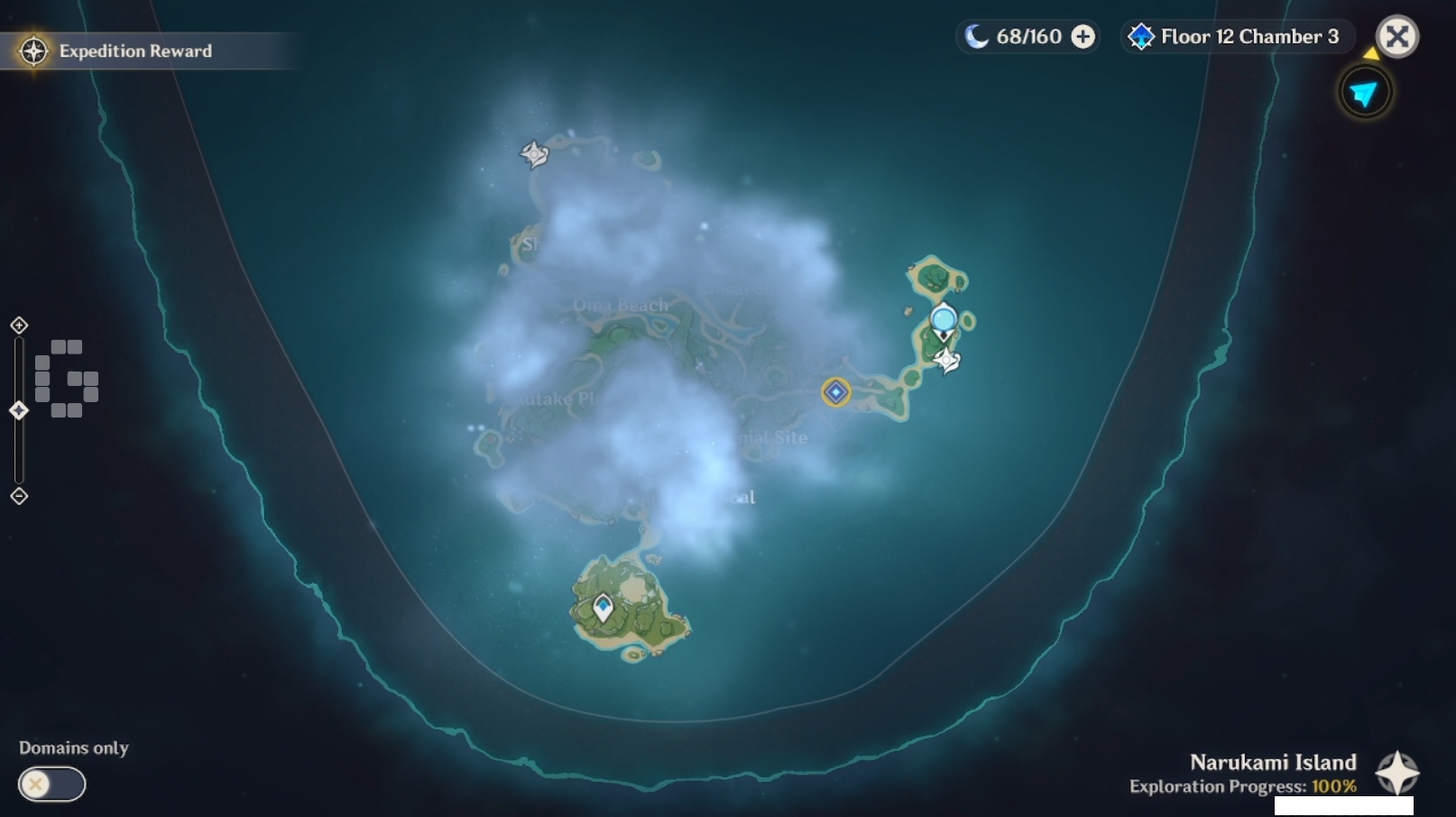Select the gold-ringed domain marker on the map
The width and height of the screenshot is (1456, 817).
pyautogui.click(x=835, y=392)
